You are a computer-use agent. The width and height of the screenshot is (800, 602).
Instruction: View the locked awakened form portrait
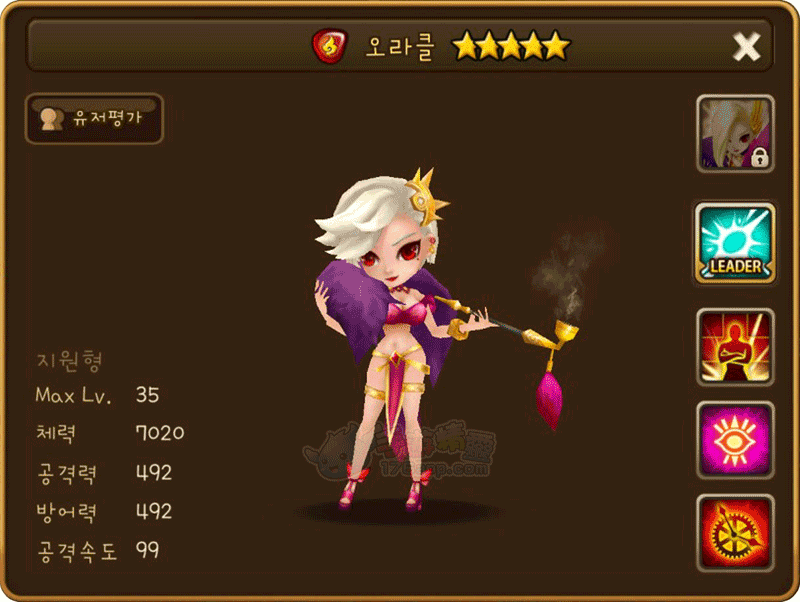click(735, 134)
